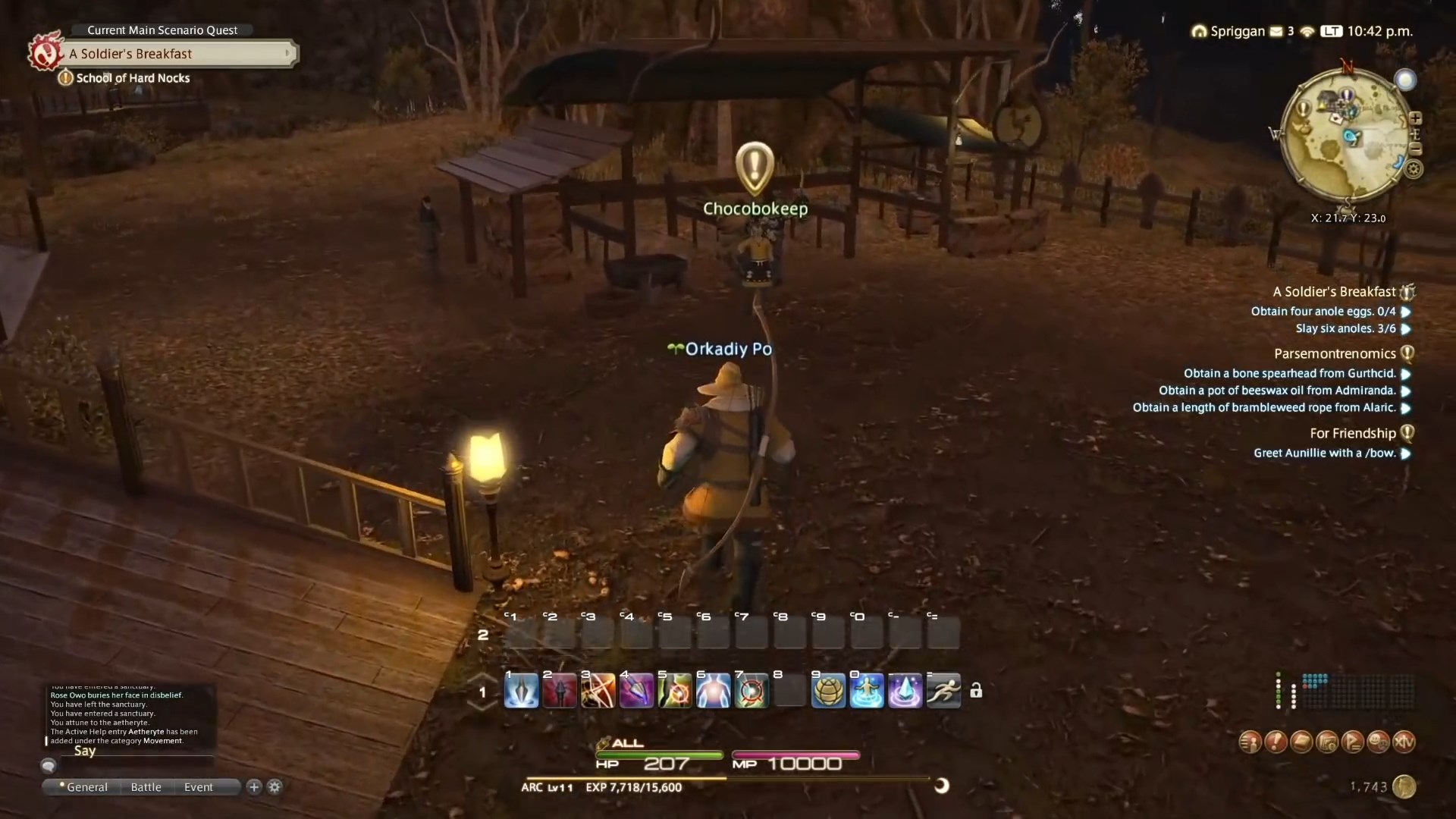
Task: Switch to the Event chat tab
Action: [198, 787]
